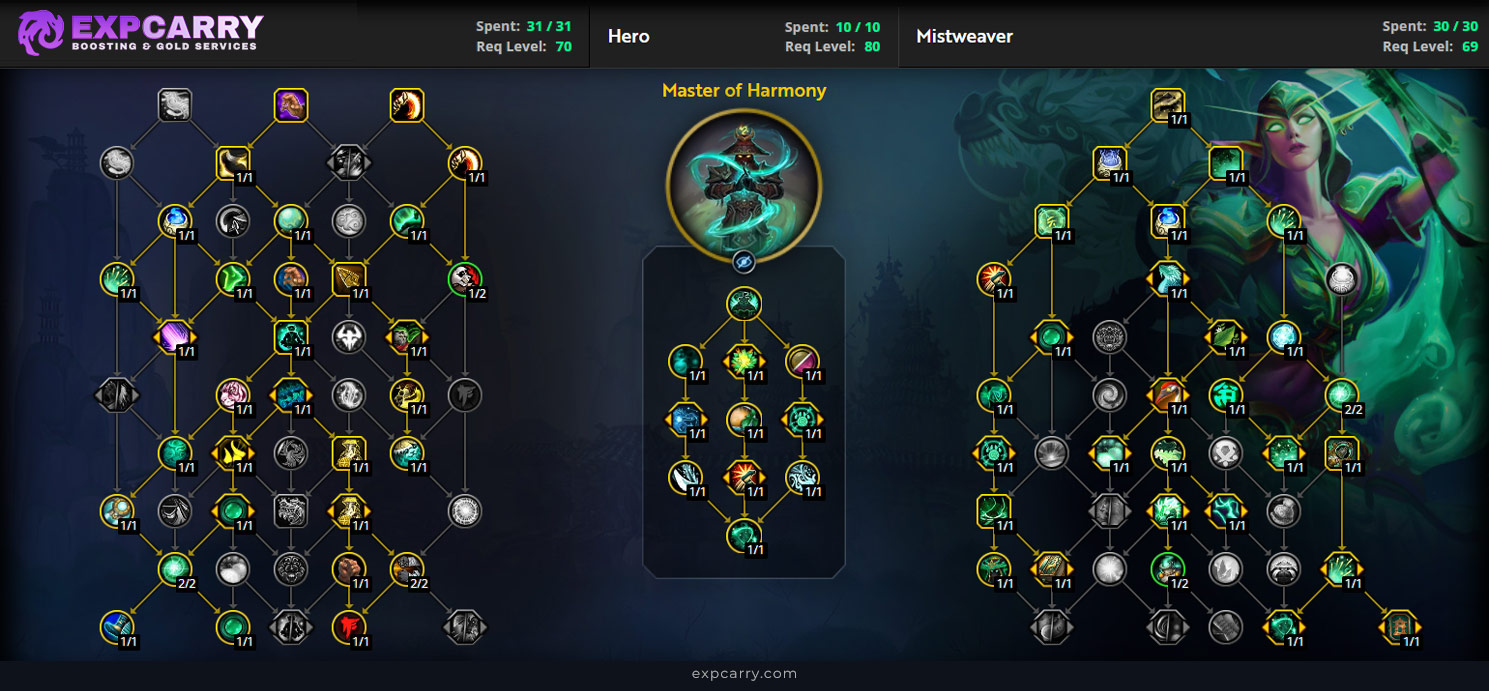This screenshot has height=691, width=1489.
Task: Choose the orange flame swirl square talent
Action: (406, 105)
